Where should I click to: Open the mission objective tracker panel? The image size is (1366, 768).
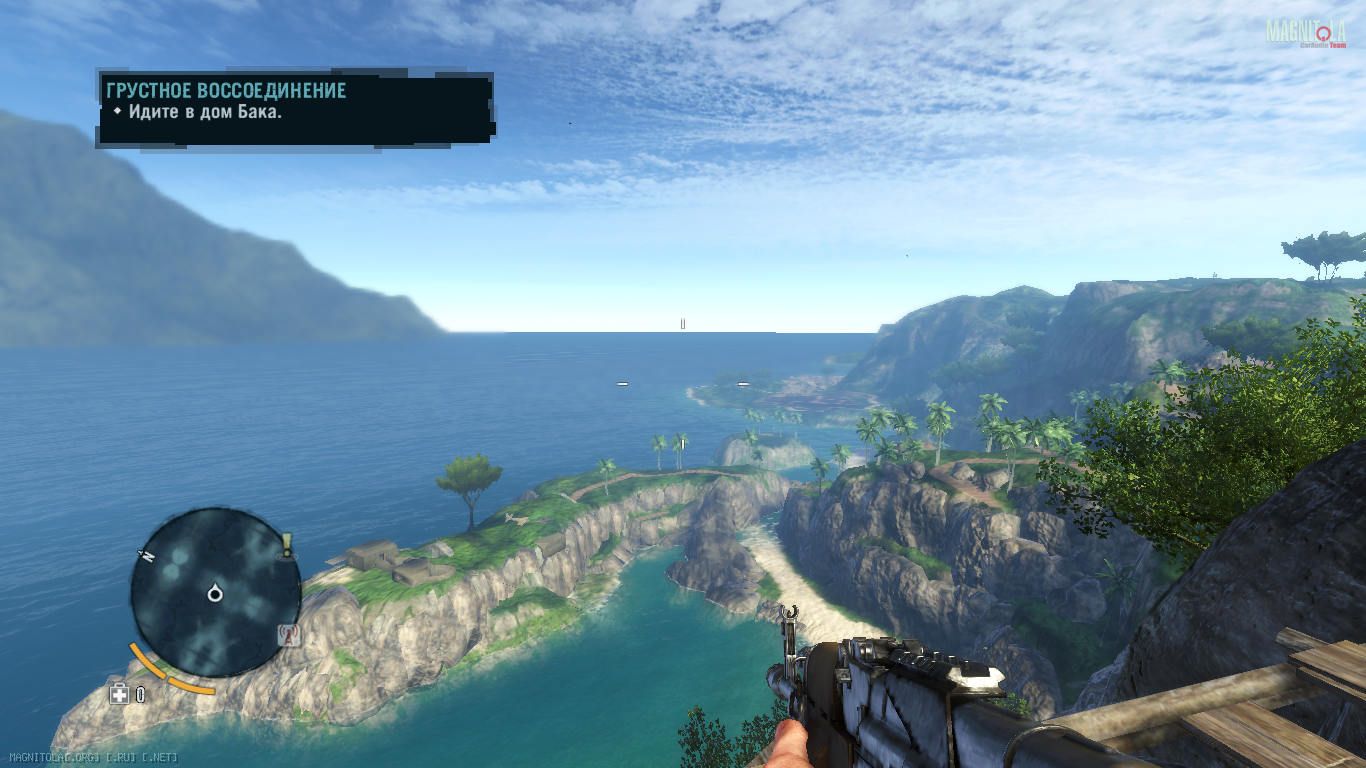(x=295, y=106)
